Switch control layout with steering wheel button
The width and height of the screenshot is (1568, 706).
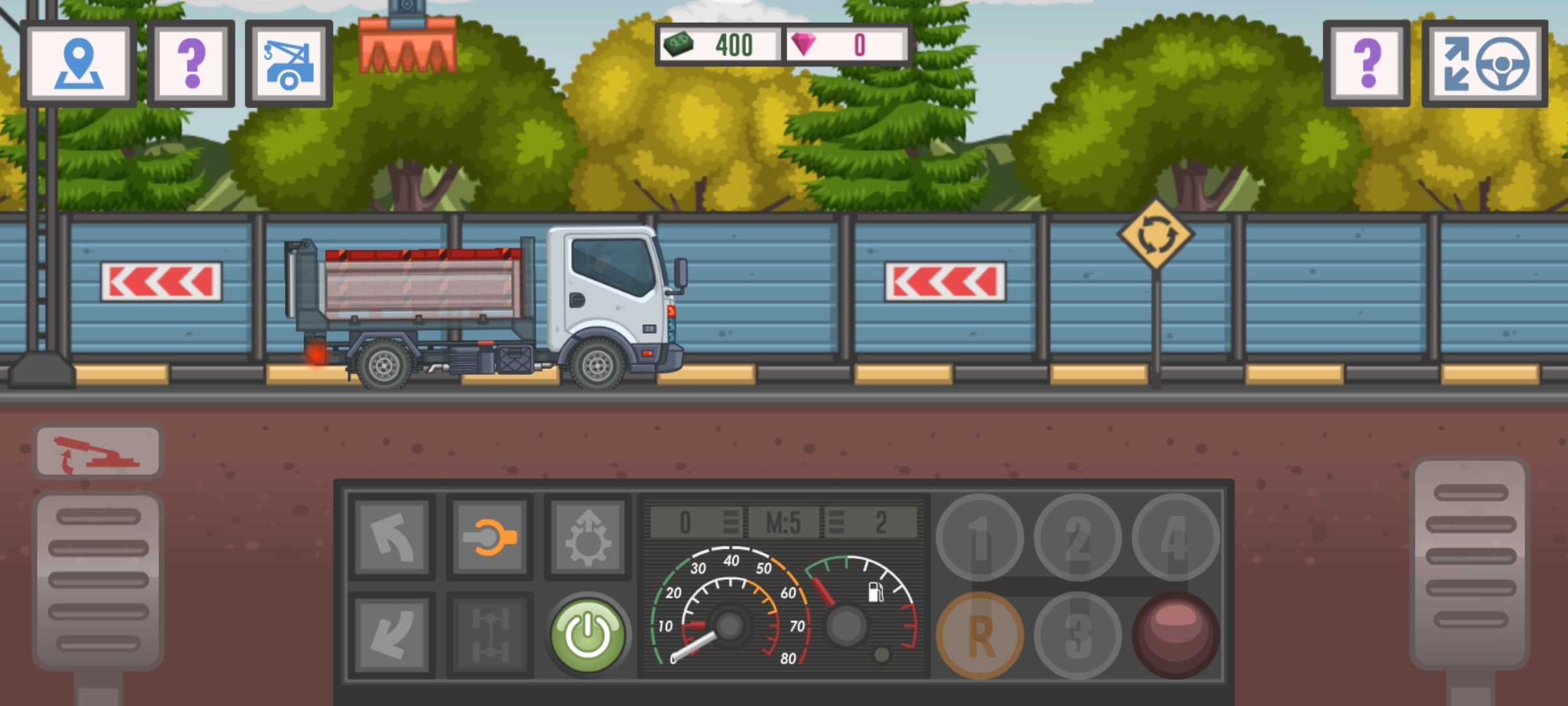(x=1484, y=63)
